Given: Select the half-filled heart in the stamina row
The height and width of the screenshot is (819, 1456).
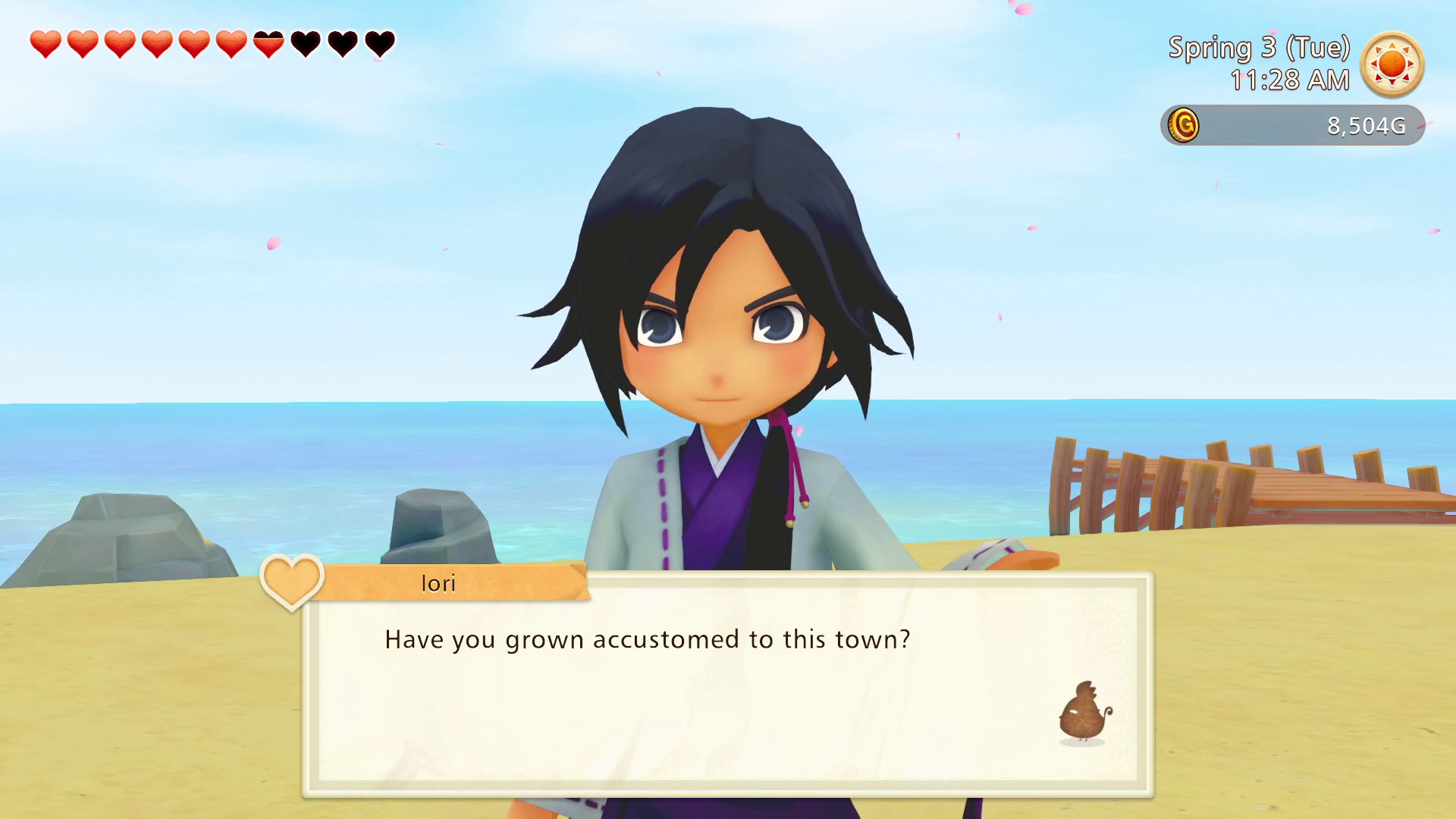Looking at the screenshot, I should pos(267,43).
